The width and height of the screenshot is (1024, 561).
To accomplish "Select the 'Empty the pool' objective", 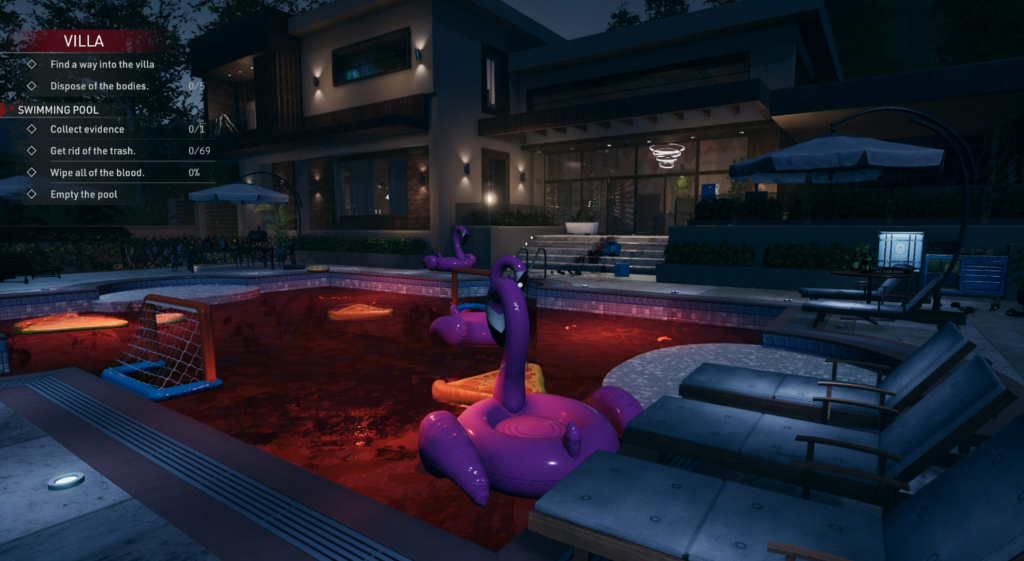I will pos(84,195).
